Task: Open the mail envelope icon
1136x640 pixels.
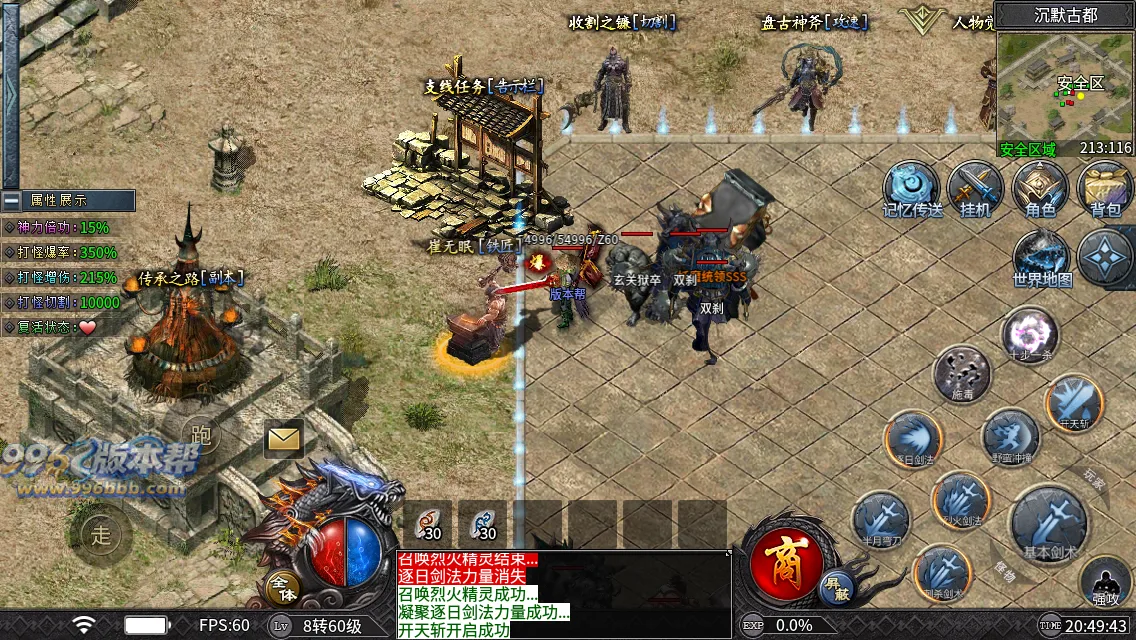Action: point(284,438)
